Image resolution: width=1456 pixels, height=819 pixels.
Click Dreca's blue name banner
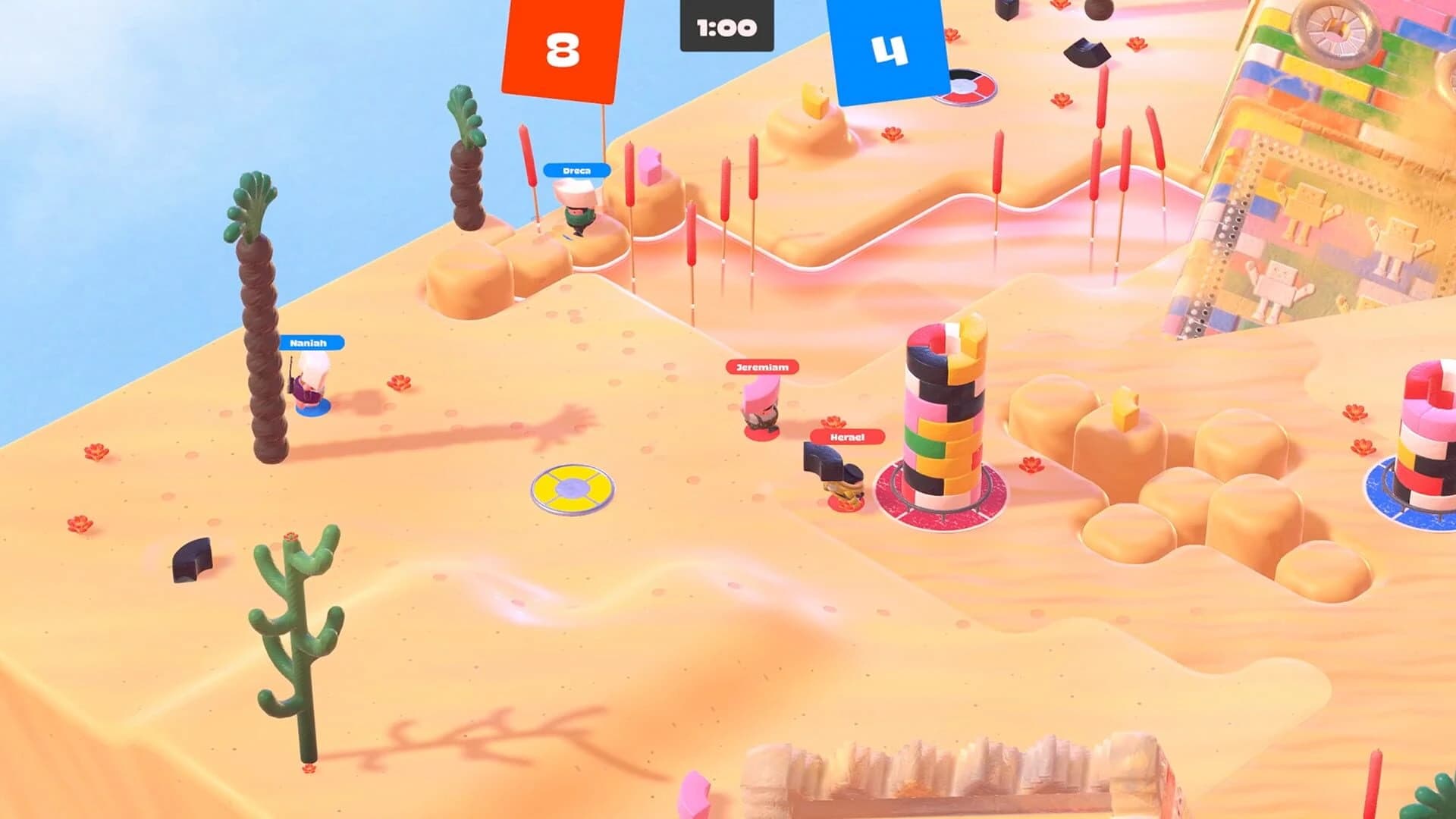(576, 169)
